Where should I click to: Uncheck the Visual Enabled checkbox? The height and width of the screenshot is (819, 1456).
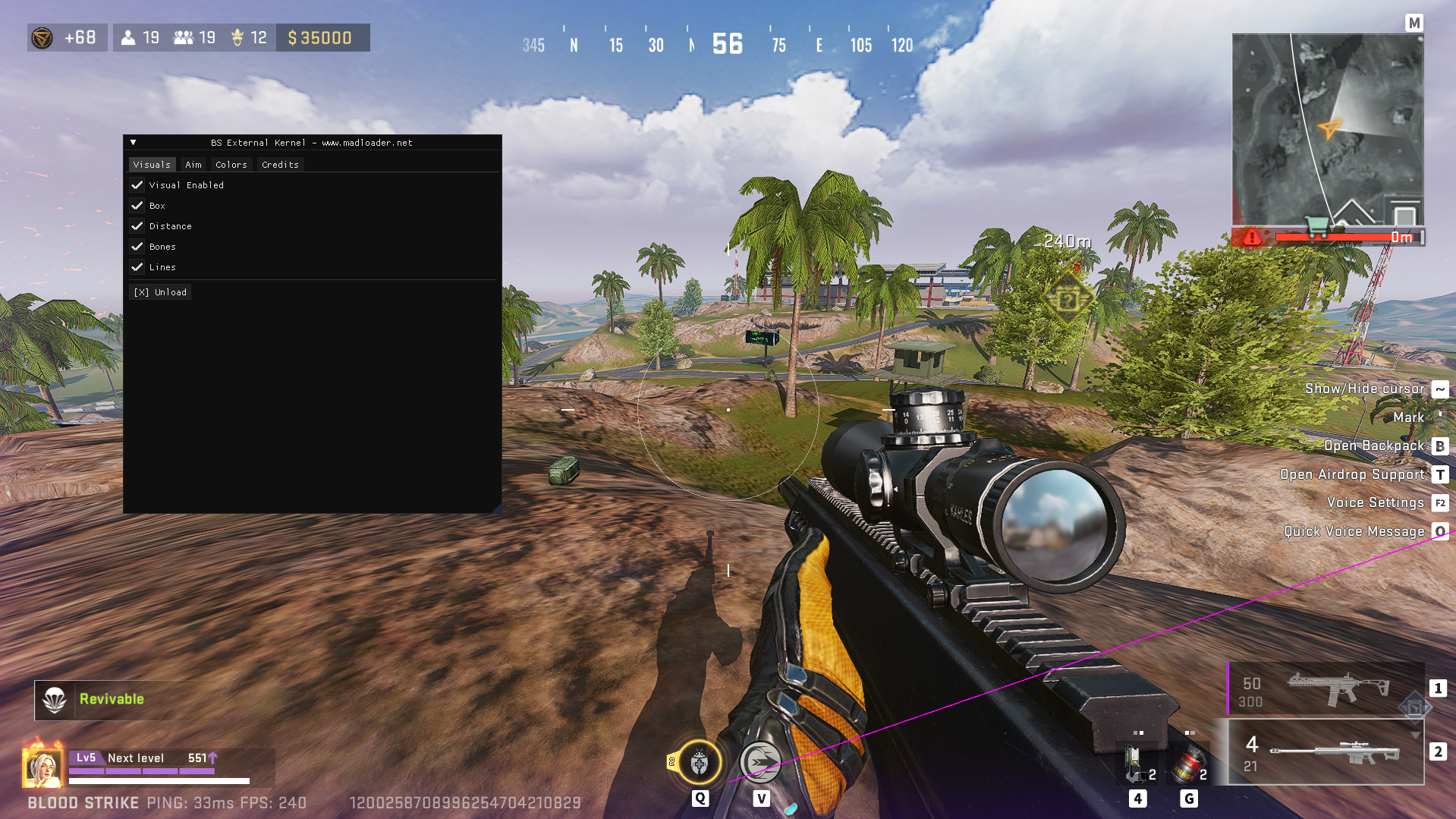click(137, 184)
